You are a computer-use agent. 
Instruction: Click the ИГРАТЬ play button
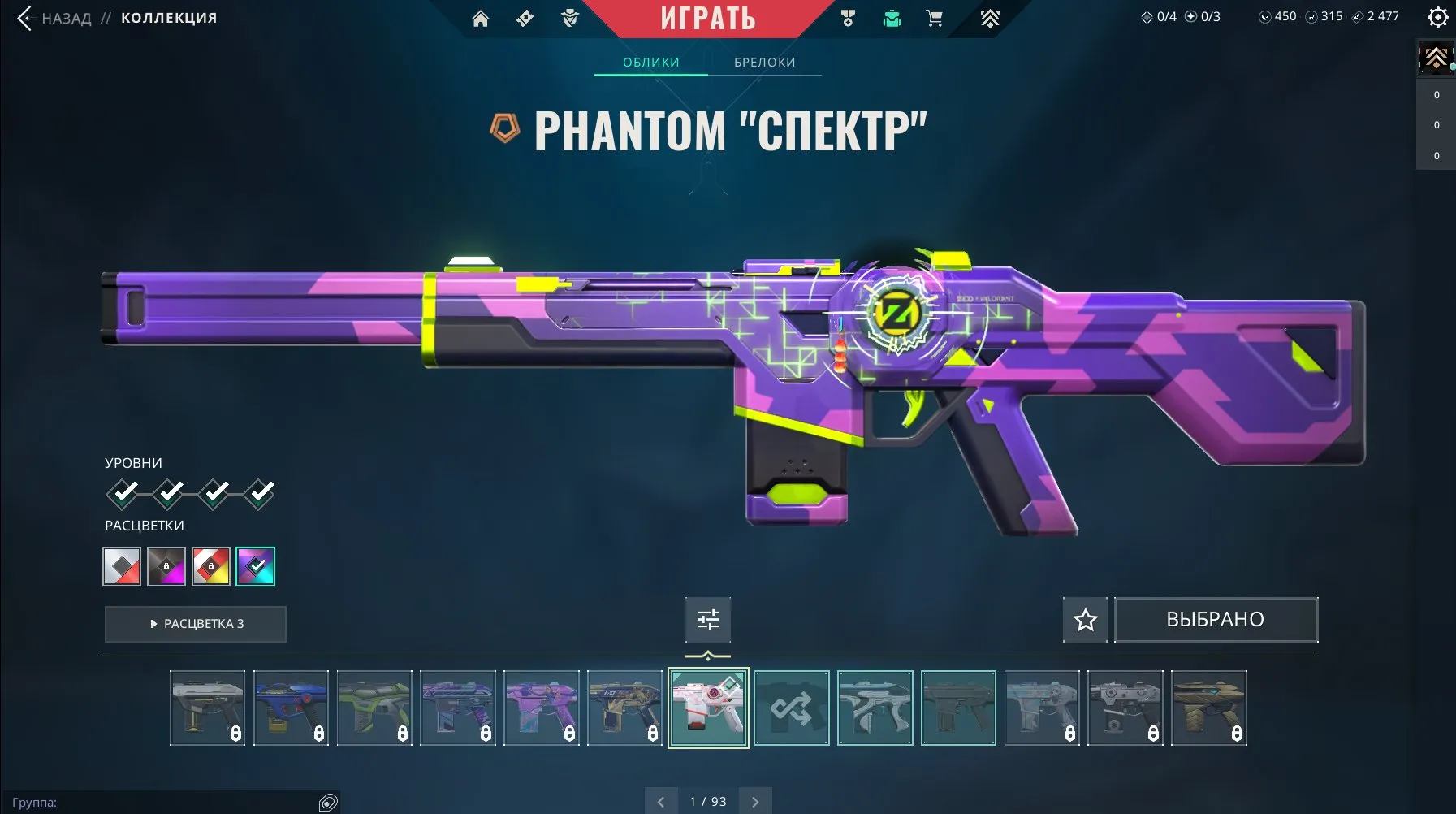(708, 18)
